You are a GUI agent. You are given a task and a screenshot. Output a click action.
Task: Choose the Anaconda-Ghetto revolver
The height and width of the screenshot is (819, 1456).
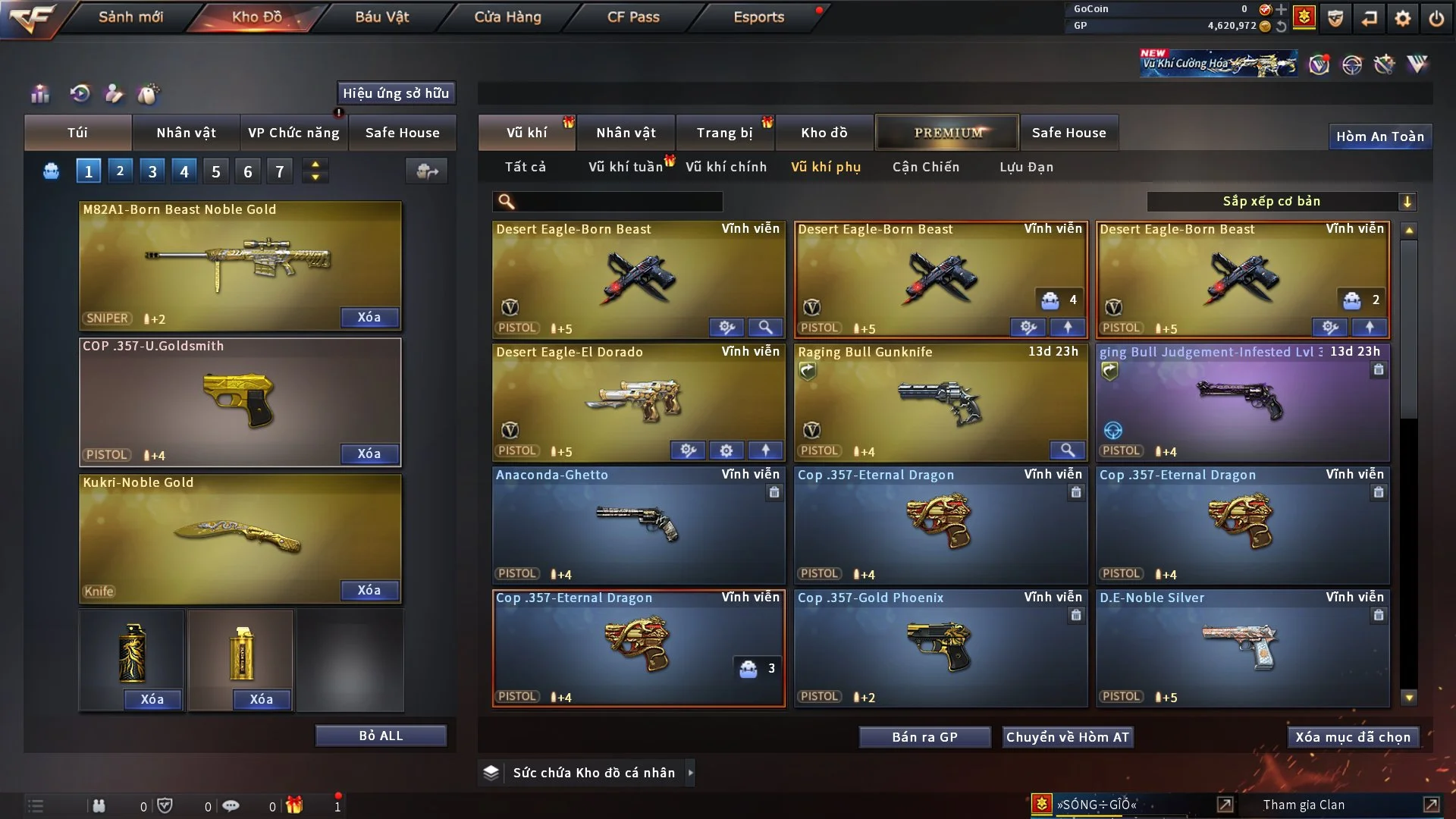638,525
